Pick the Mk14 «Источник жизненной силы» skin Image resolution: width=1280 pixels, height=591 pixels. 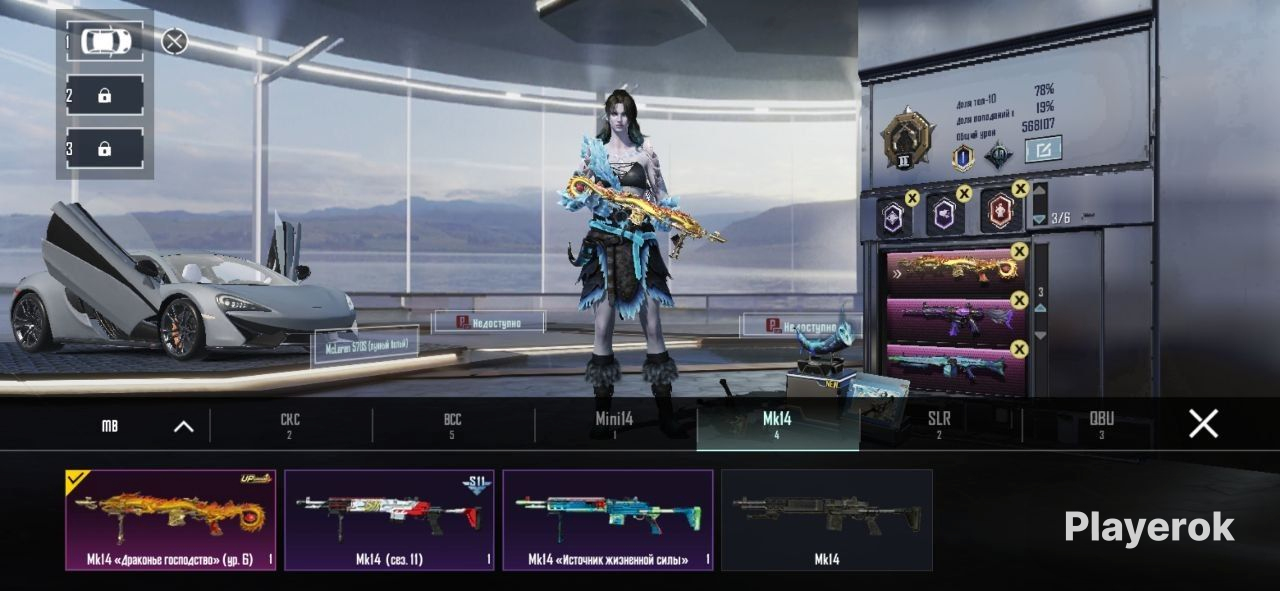(x=607, y=520)
